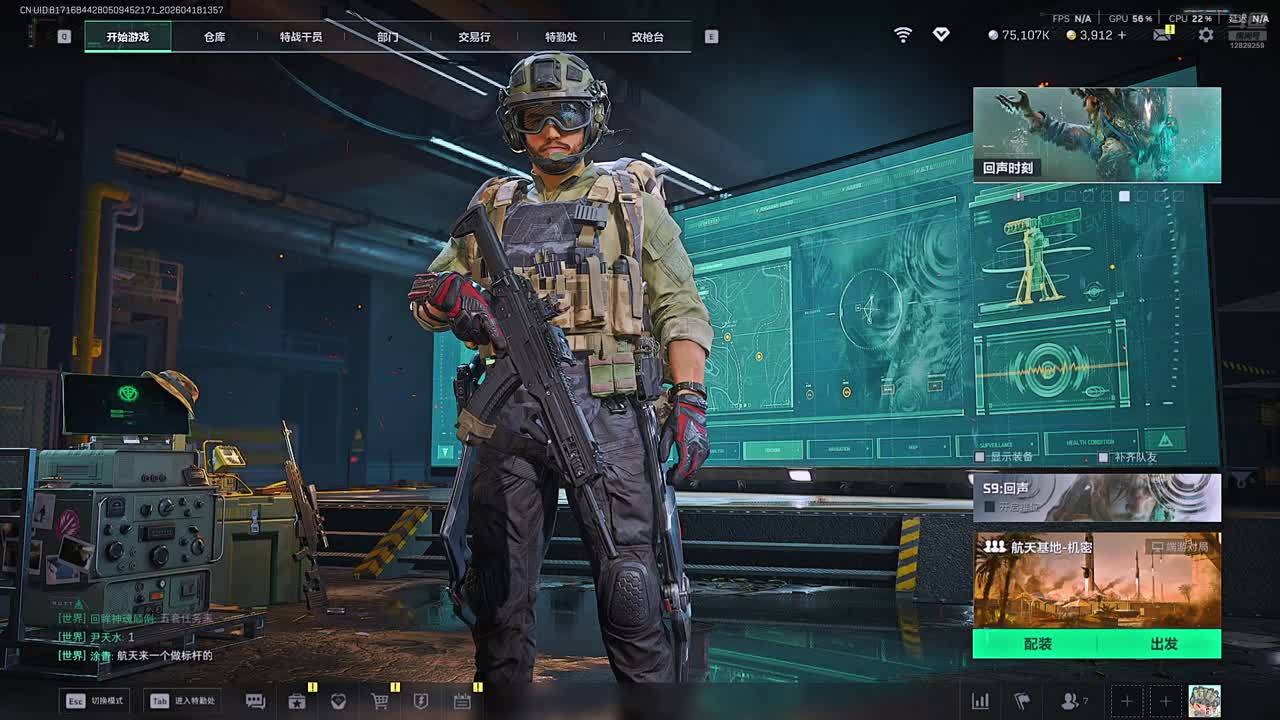Check the mail envelope icon
Screen dimensions: 1280x720
(1161, 35)
